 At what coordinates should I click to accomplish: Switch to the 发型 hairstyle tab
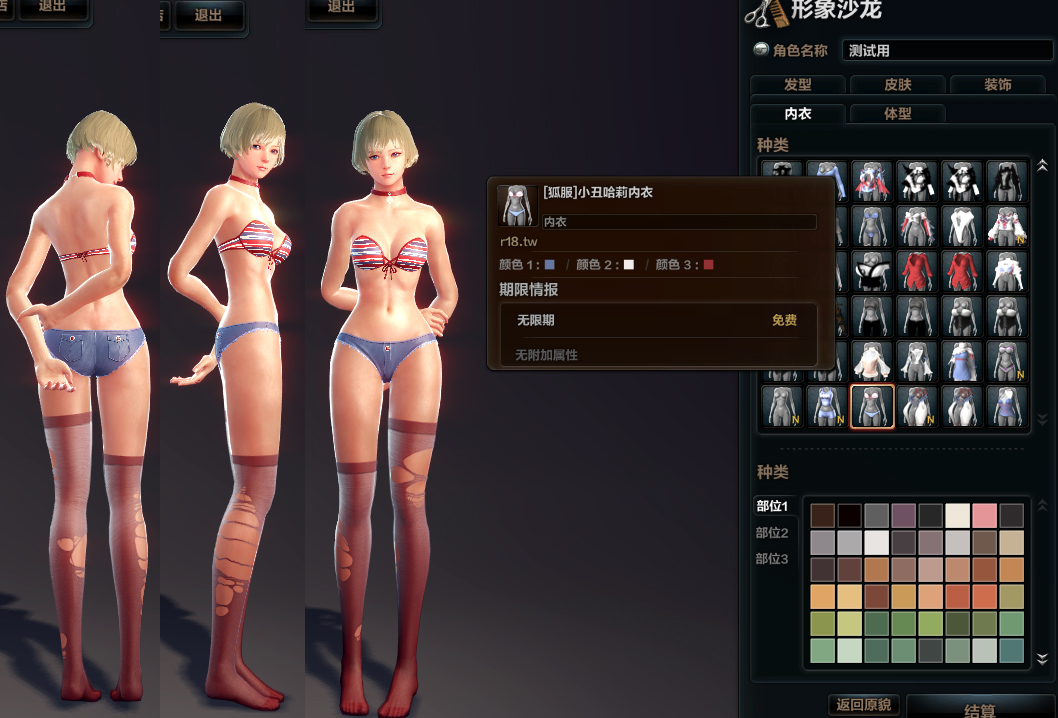pos(797,85)
